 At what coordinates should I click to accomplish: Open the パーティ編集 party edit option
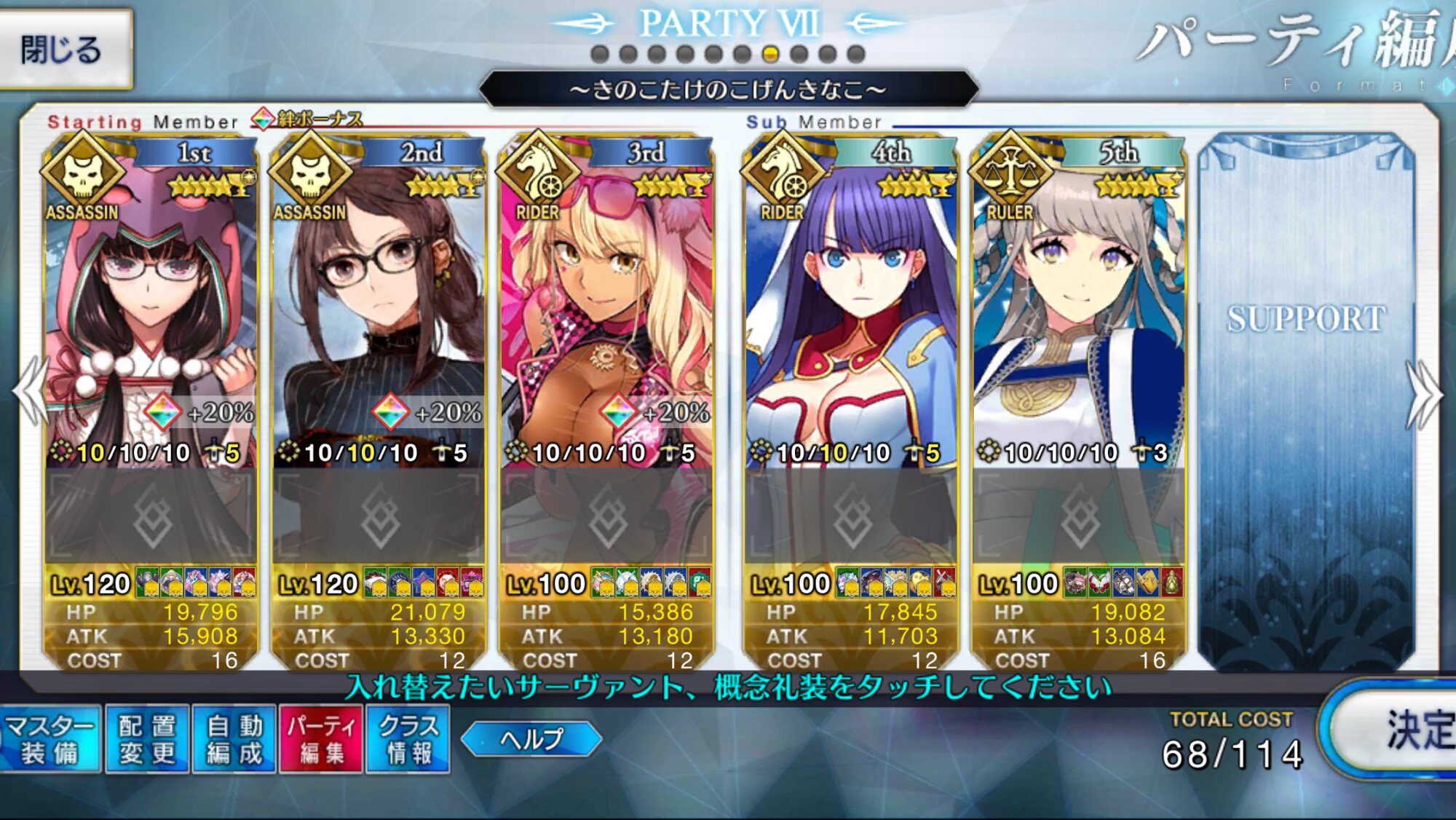[321, 738]
